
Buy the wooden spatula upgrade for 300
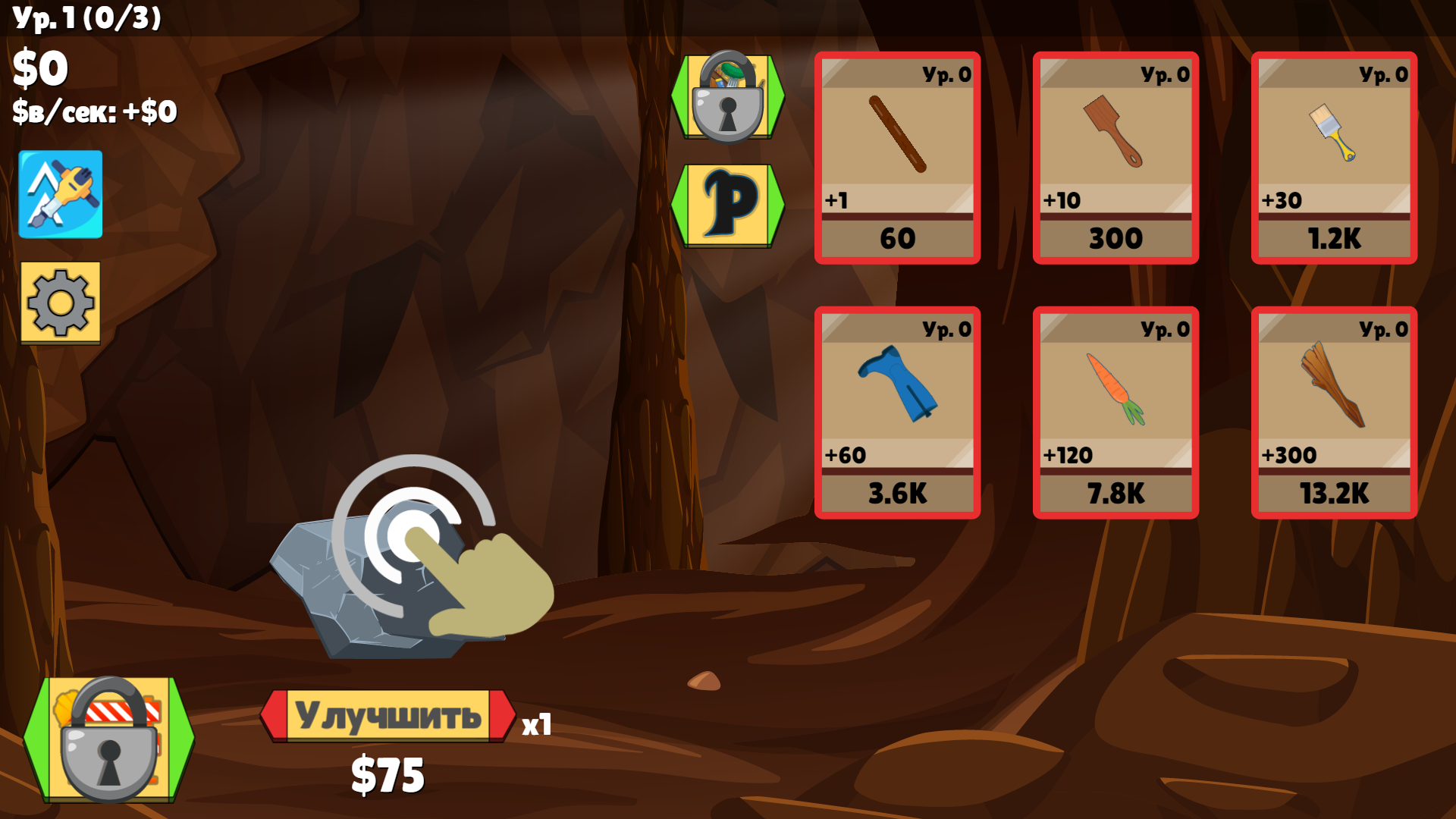pos(1115,155)
